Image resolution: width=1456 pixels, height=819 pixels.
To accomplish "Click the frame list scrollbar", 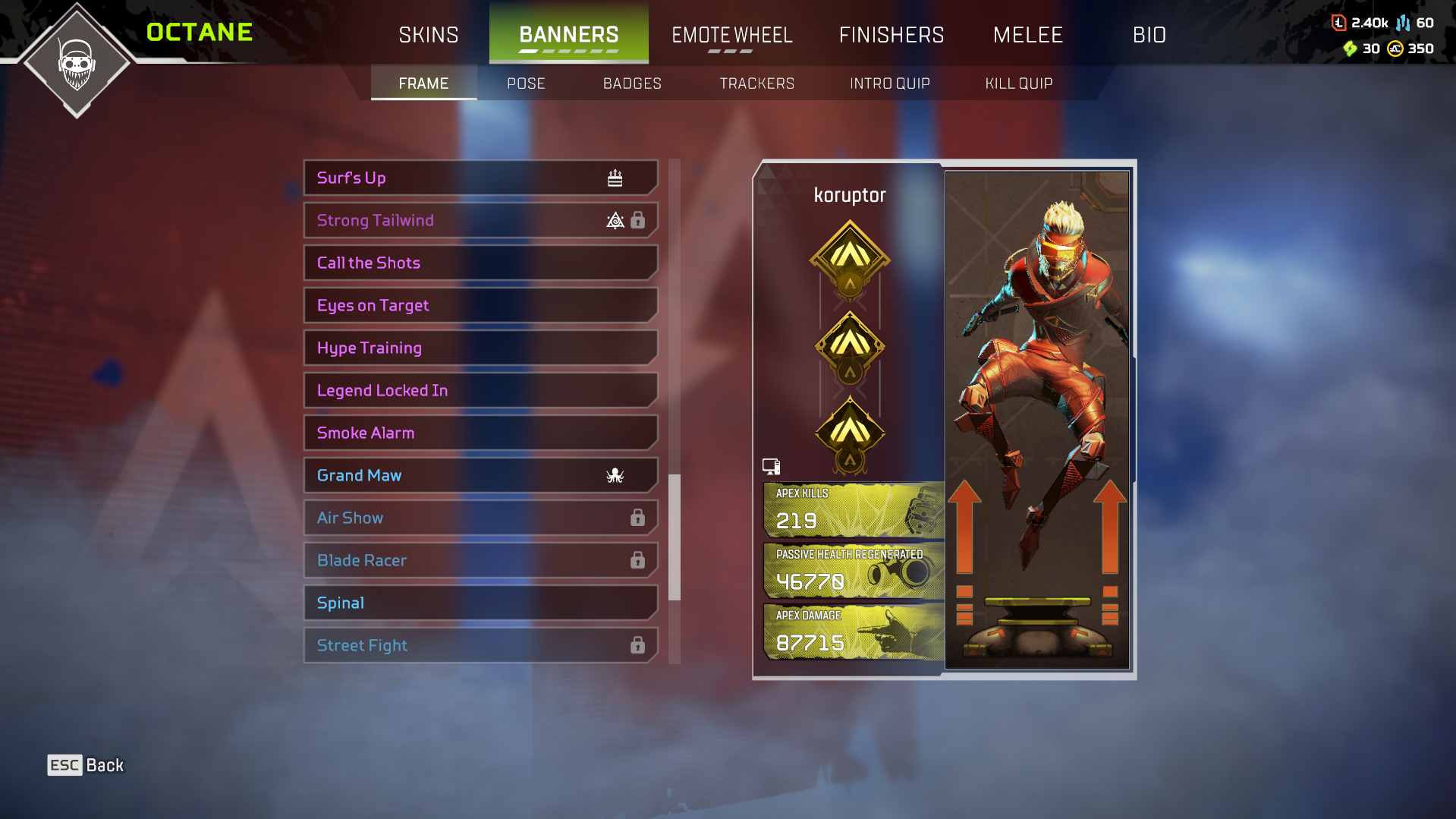I will coord(674,537).
